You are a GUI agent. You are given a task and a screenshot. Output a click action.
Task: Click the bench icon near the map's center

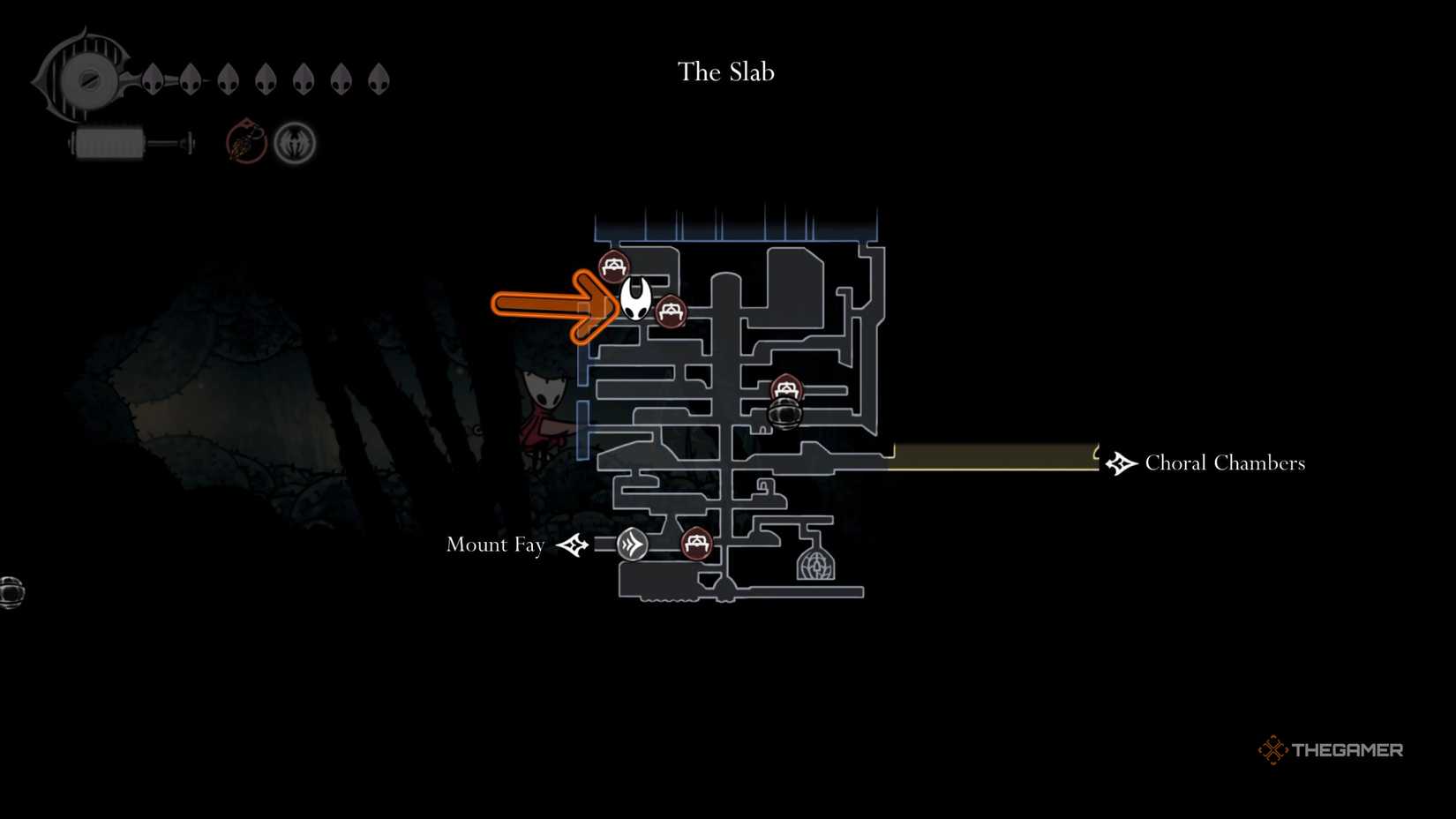click(x=786, y=387)
